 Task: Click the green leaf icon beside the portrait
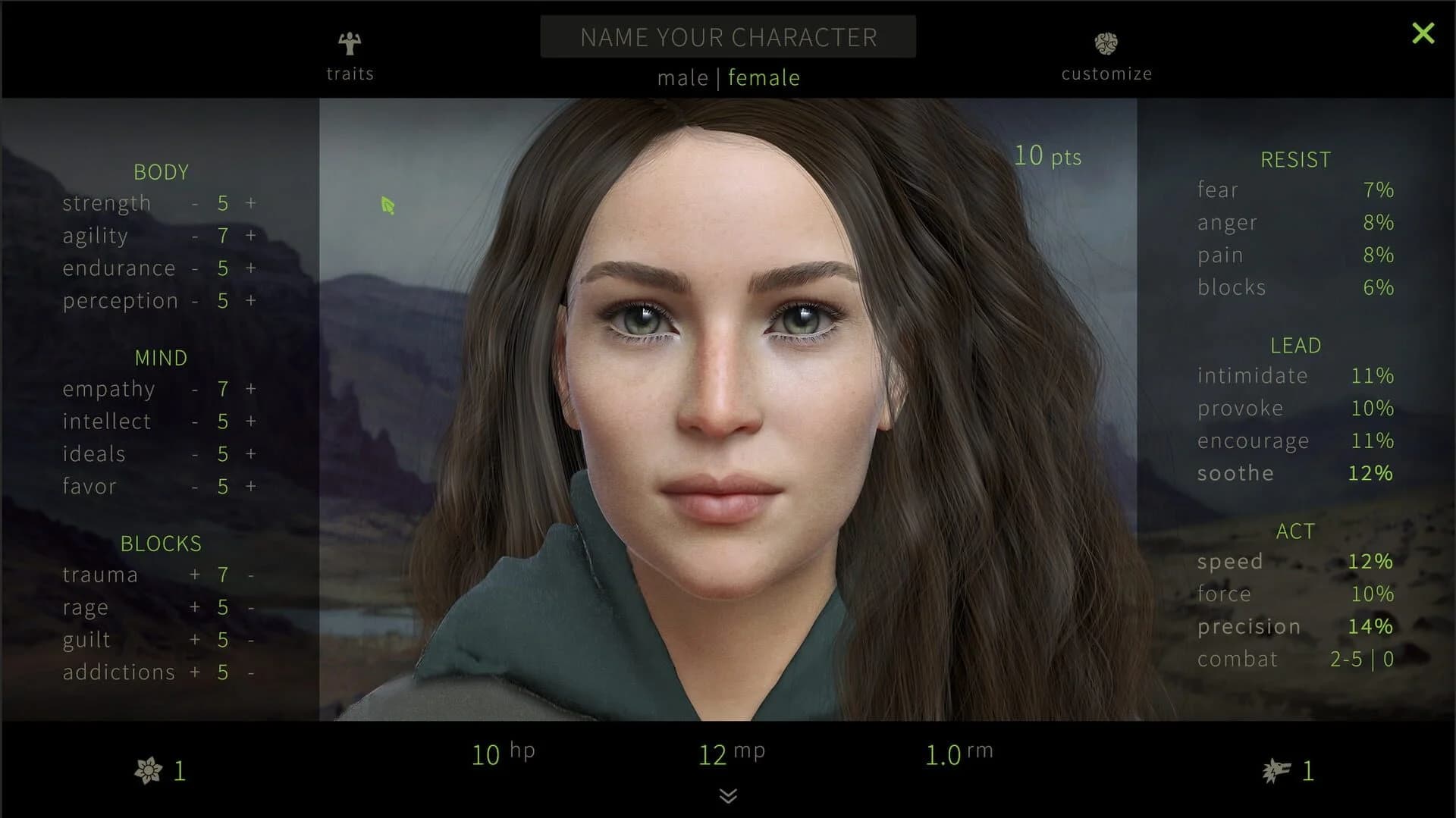388,205
